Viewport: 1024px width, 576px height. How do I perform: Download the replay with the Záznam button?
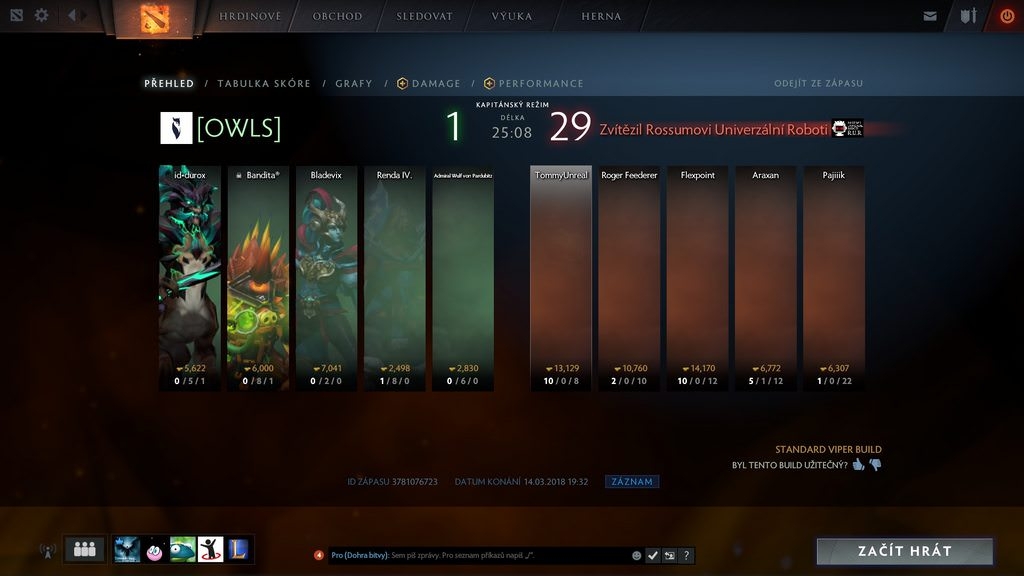click(632, 482)
